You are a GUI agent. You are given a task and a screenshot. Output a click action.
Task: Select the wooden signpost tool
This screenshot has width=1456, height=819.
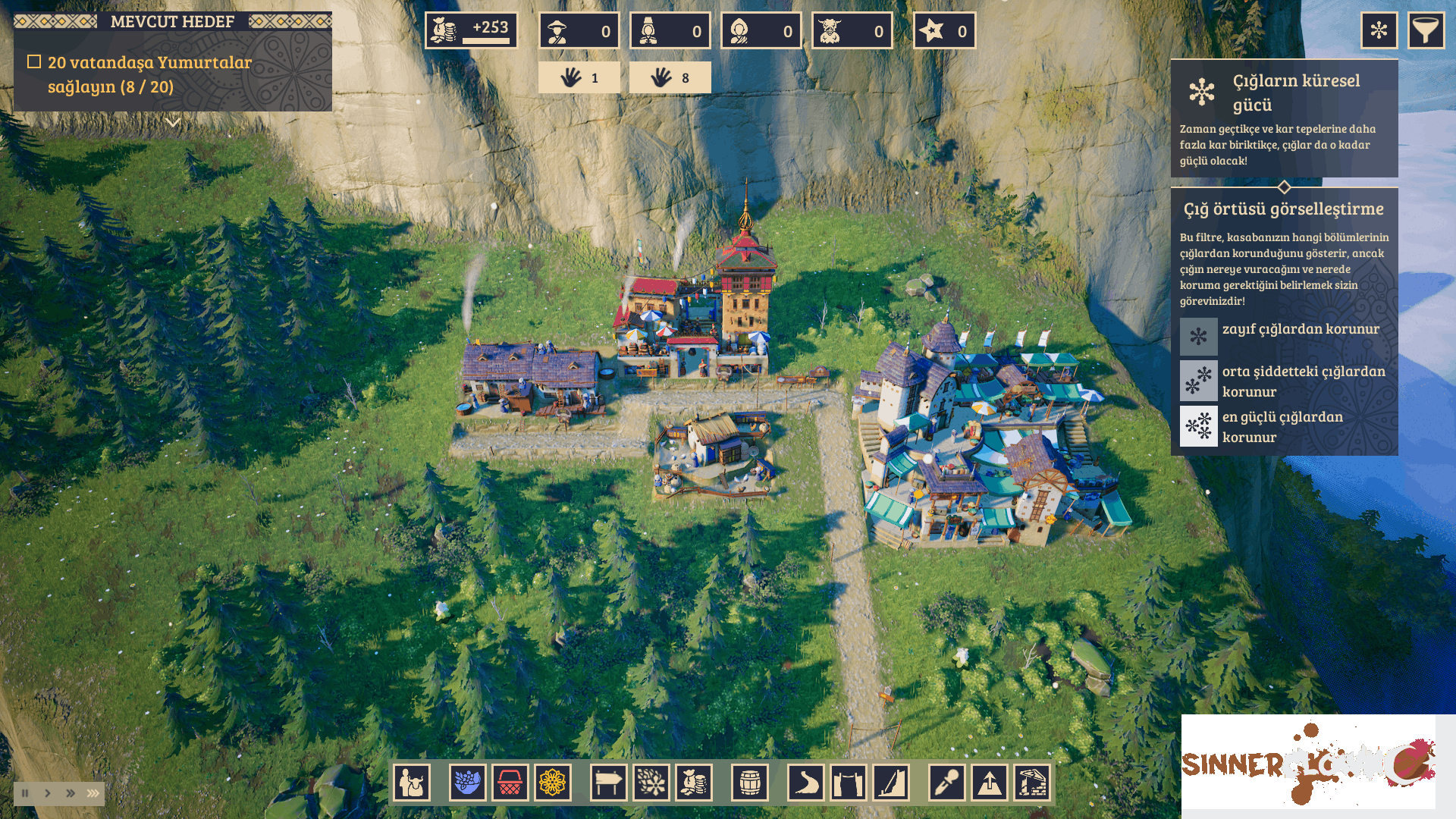(x=608, y=782)
